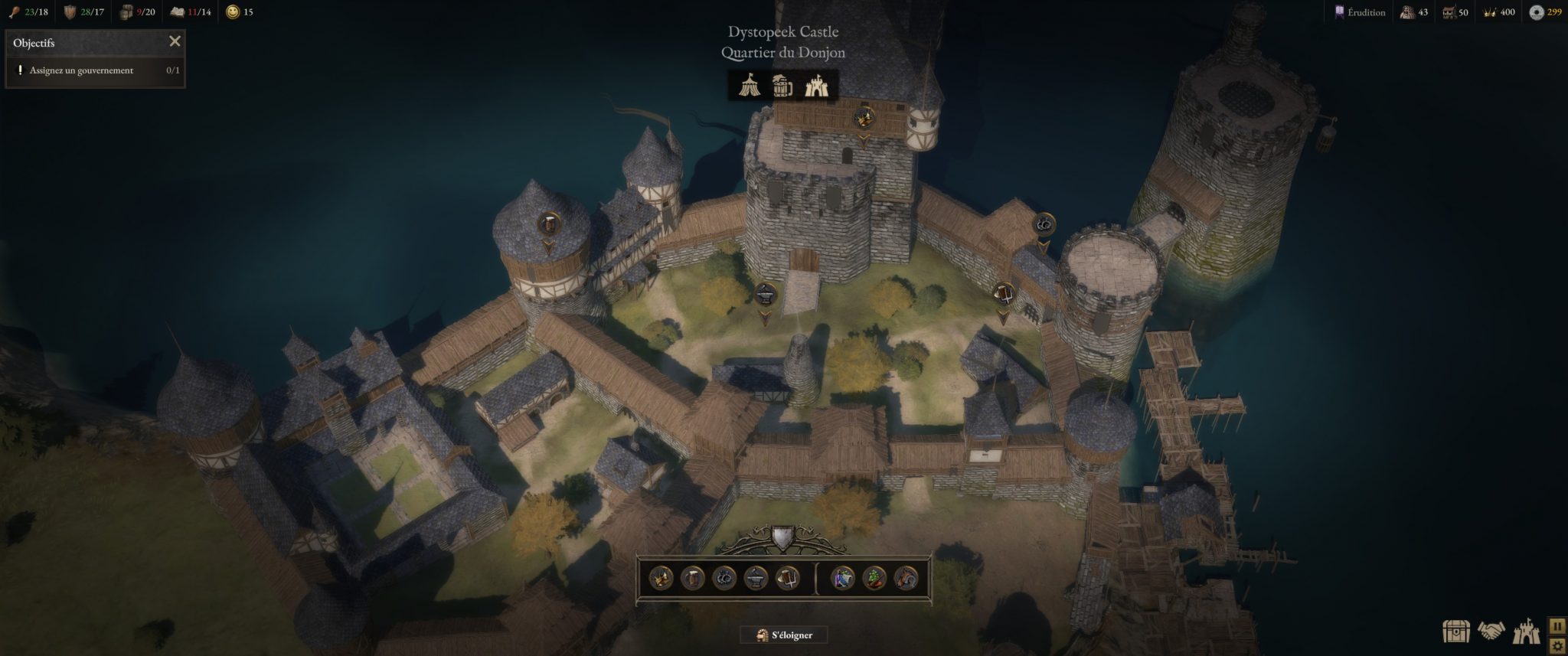Open the handshake diplomacy menu

tap(1490, 631)
